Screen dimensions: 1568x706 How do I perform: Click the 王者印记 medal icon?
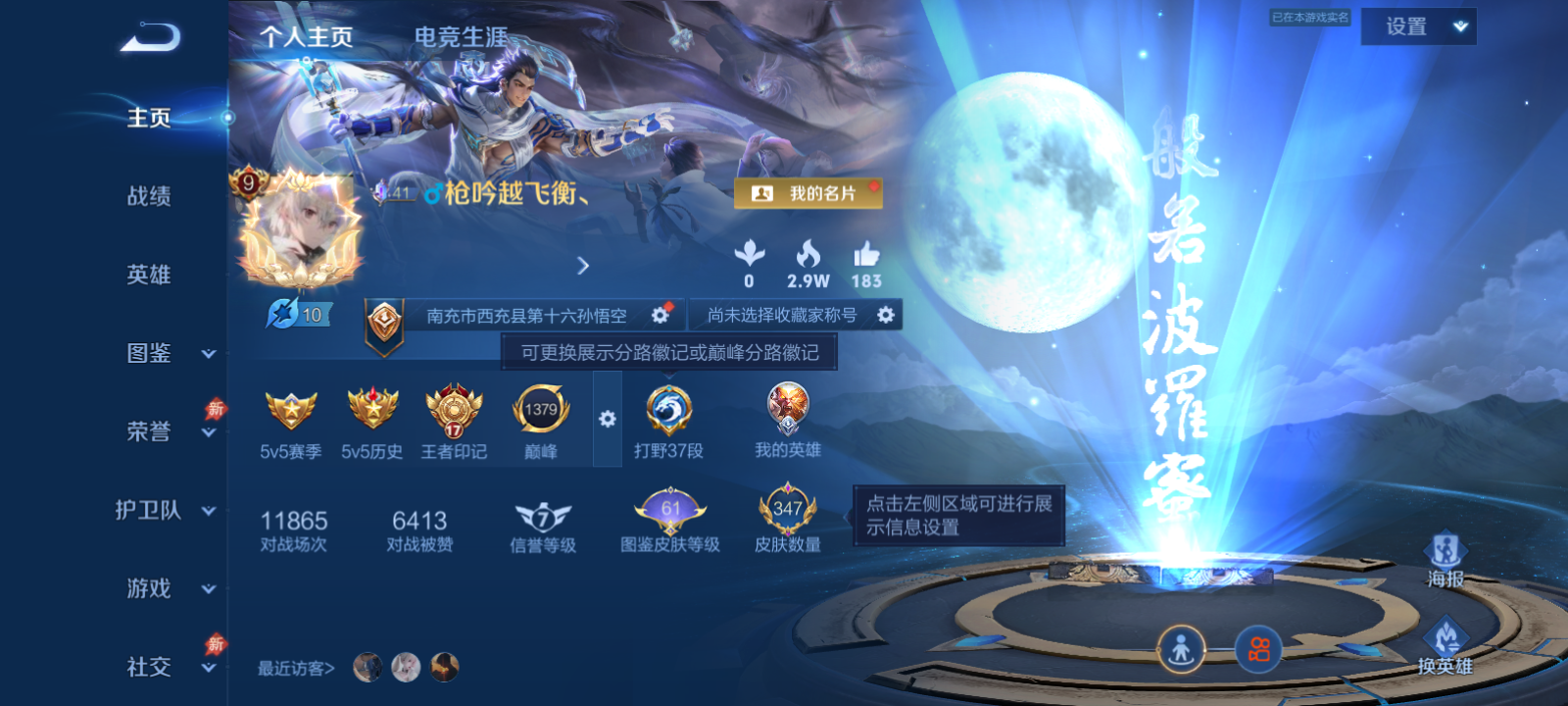pos(453,412)
